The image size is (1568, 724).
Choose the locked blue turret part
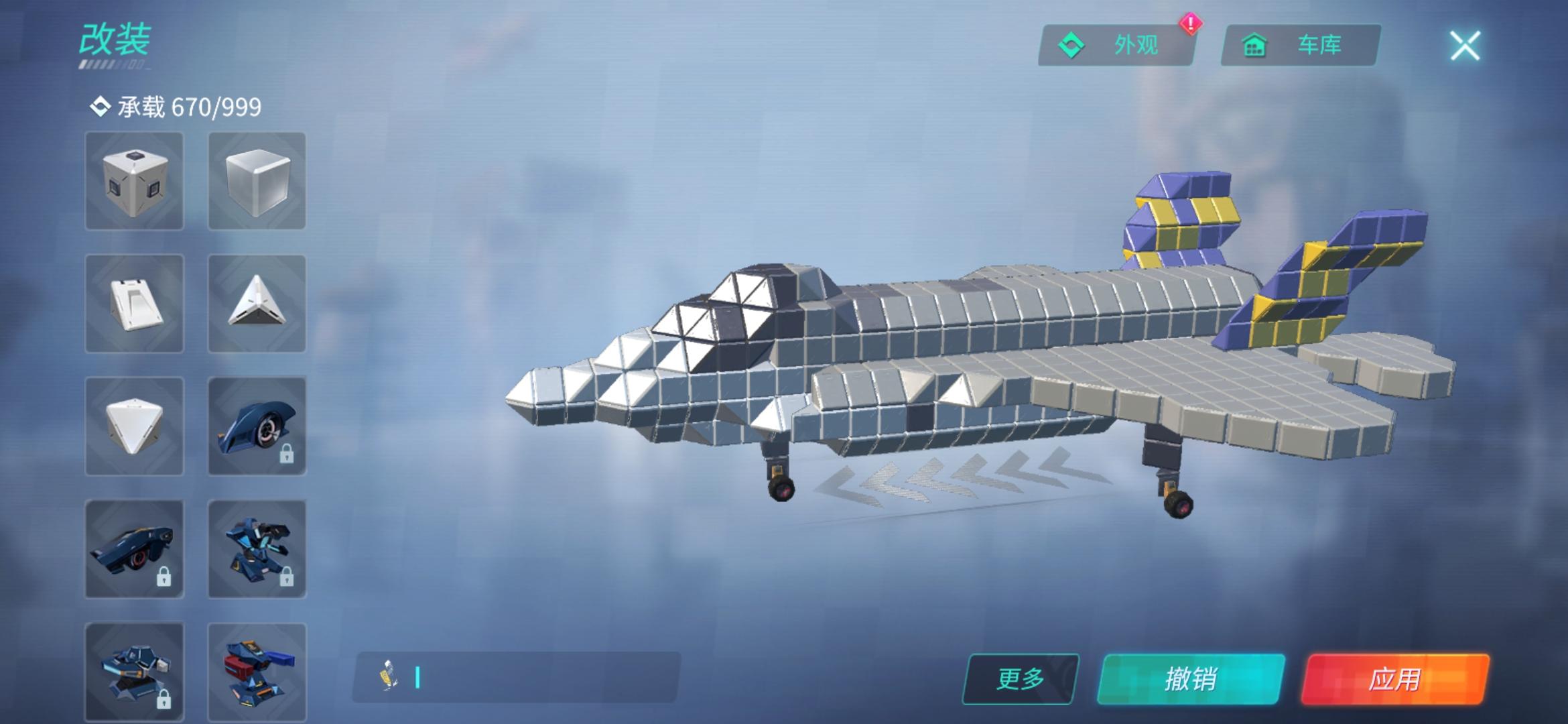pos(134,670)
